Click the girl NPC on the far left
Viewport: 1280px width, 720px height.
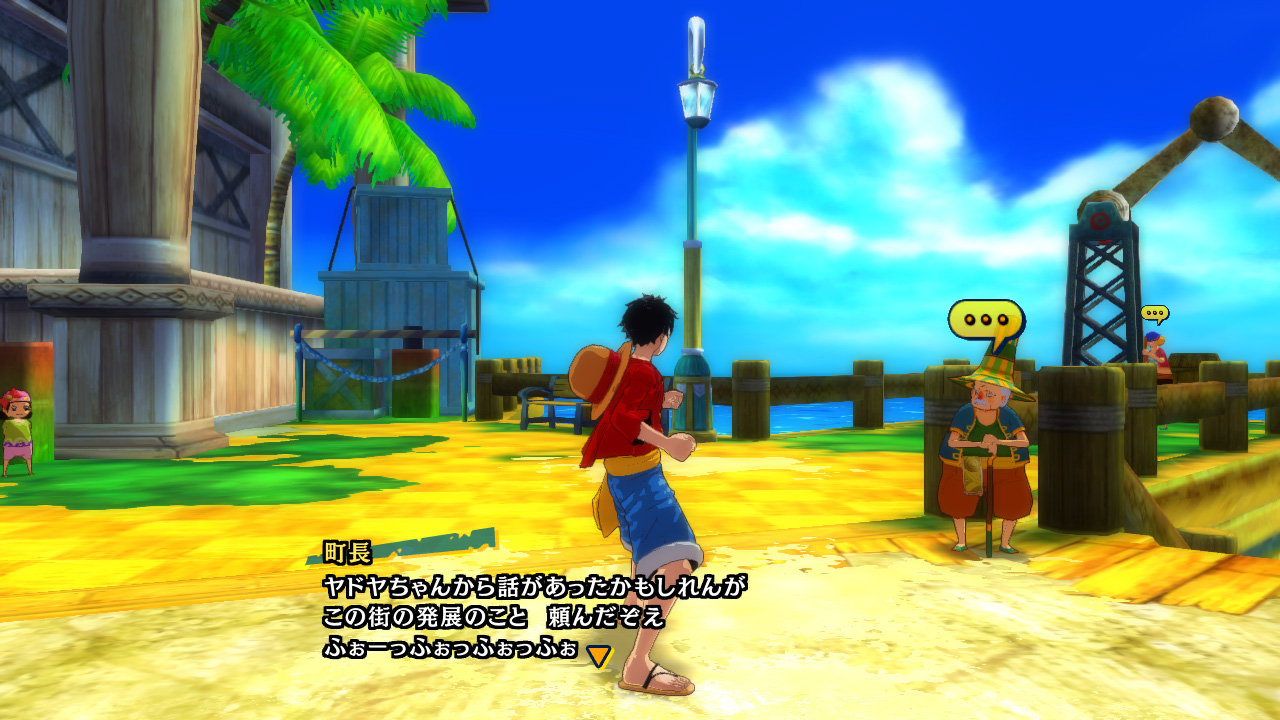18,425
